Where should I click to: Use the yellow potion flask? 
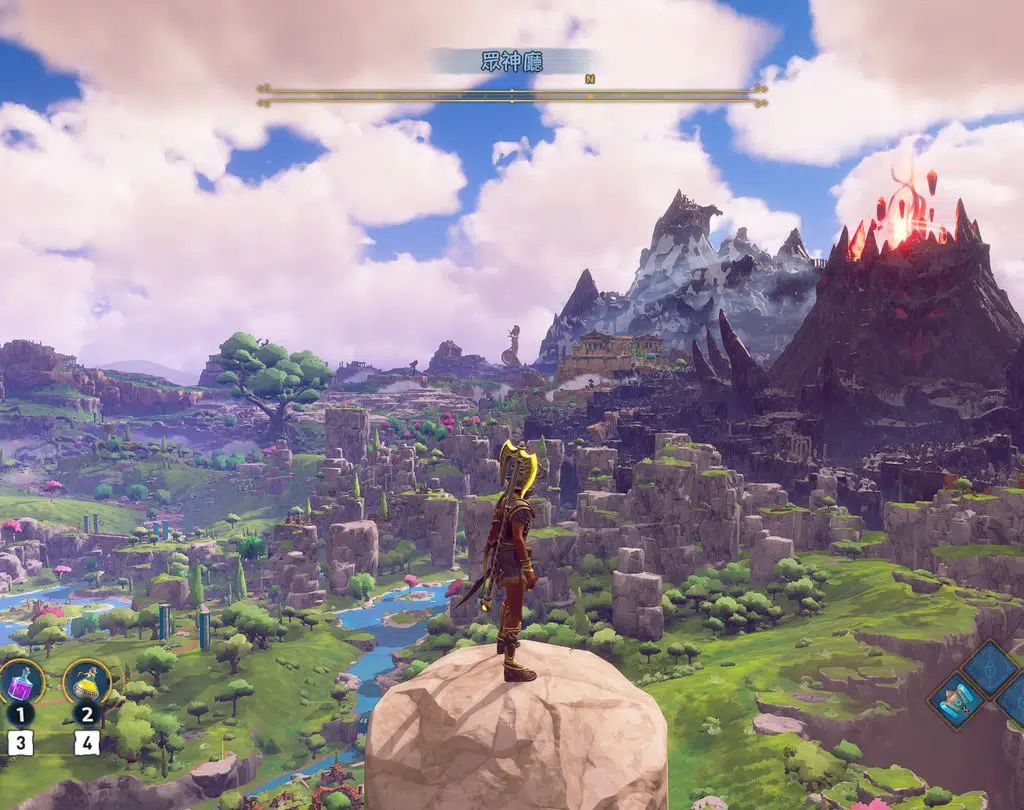[87, 682]
